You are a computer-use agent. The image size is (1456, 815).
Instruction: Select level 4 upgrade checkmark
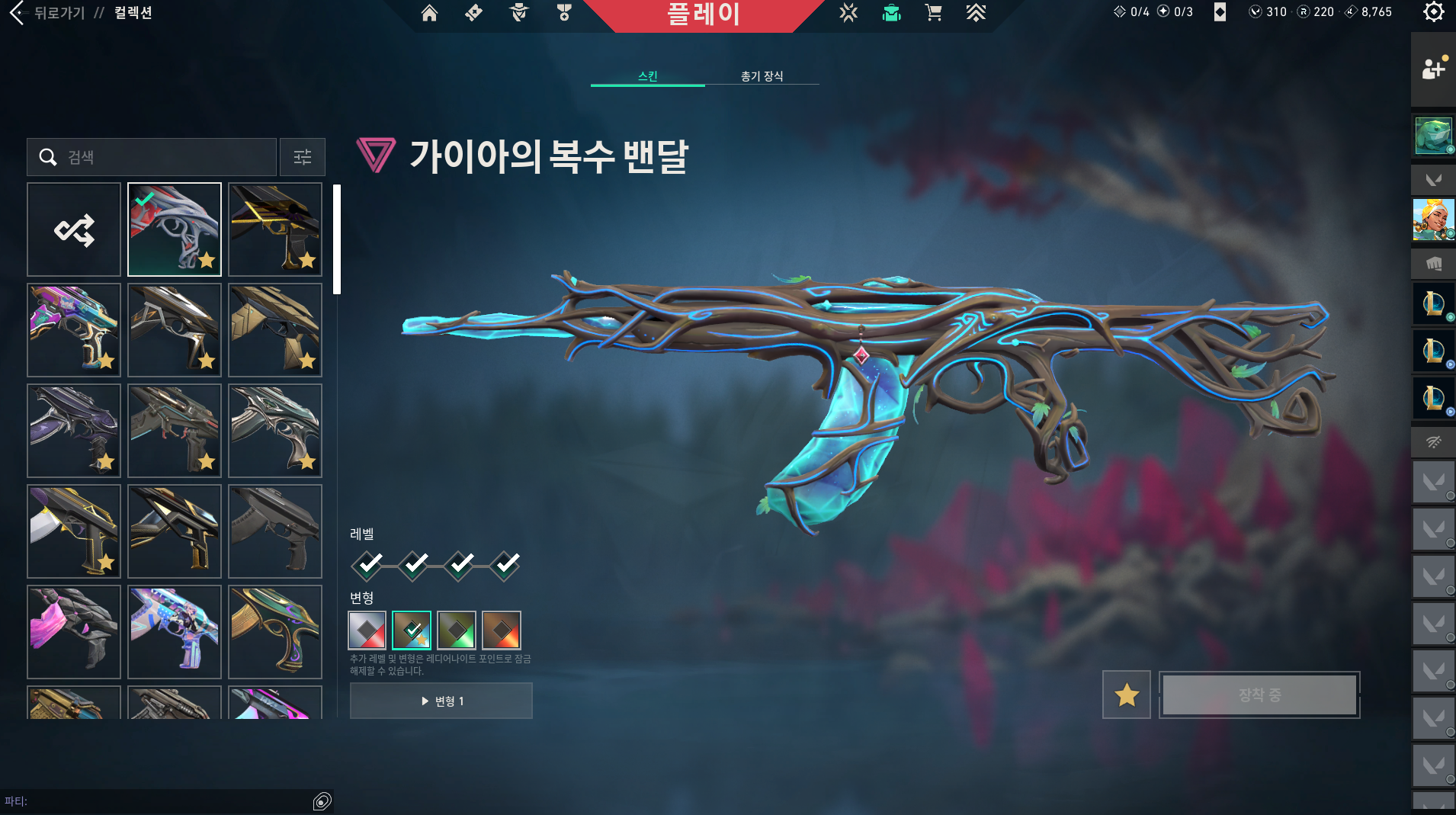[505, 565]
